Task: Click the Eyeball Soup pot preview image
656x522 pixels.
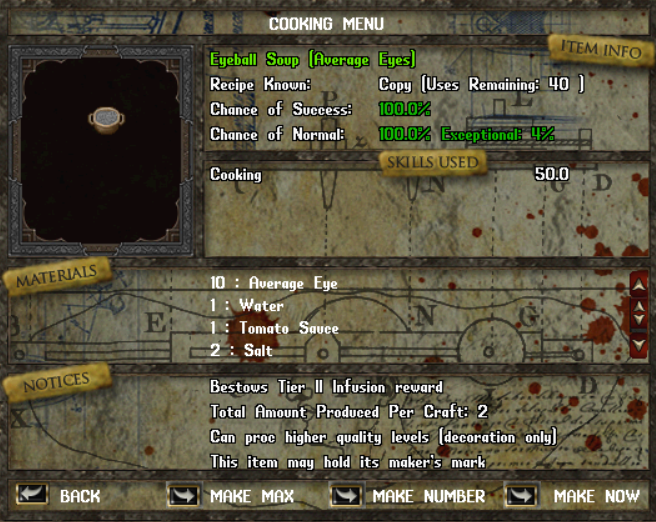Action: pyautogui.click(x=105, y=121)
